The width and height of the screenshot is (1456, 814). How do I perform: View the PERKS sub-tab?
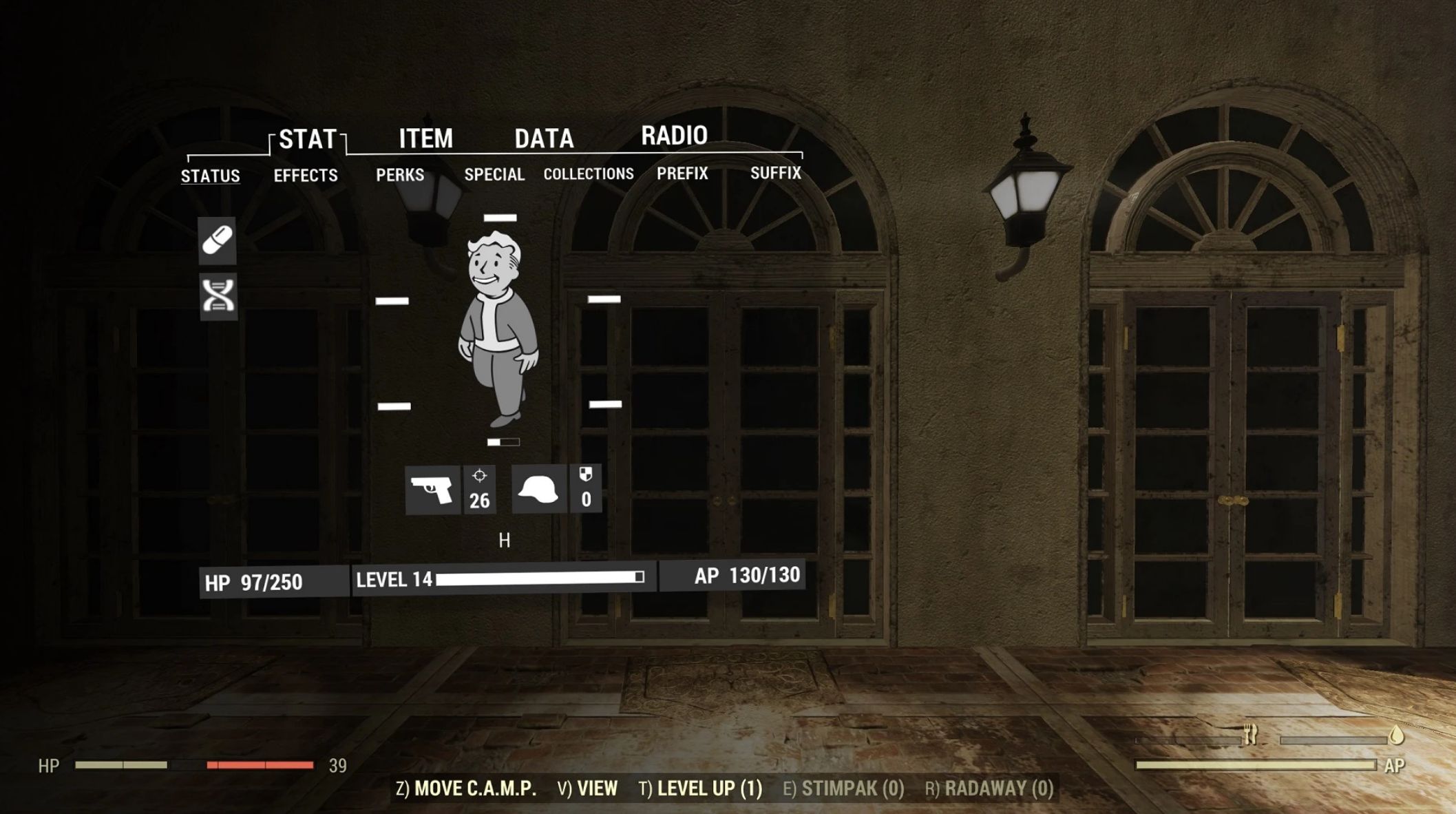click(400, 175)
